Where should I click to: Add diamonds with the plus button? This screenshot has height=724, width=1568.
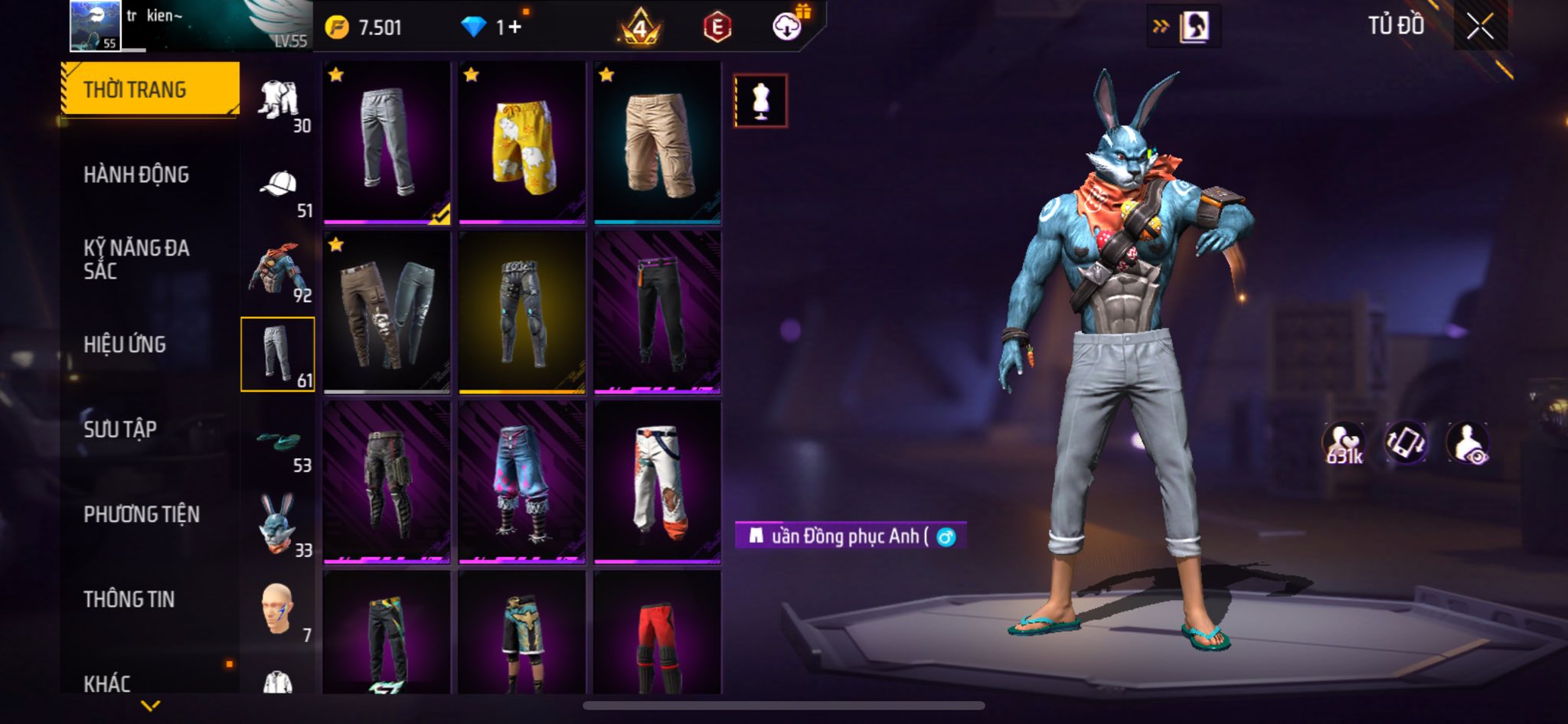pos(514,28)
